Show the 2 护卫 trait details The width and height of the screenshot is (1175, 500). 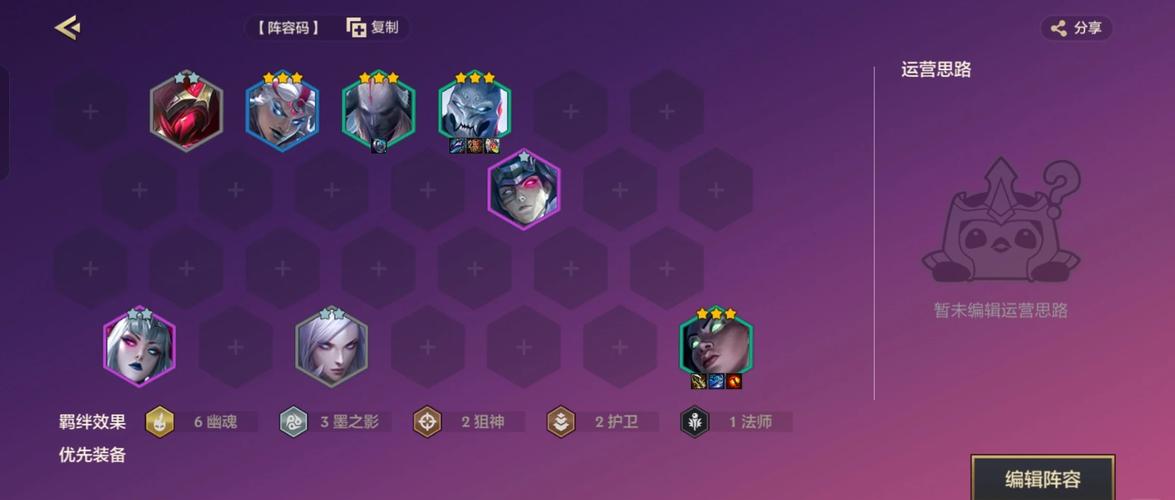point(602,422)
